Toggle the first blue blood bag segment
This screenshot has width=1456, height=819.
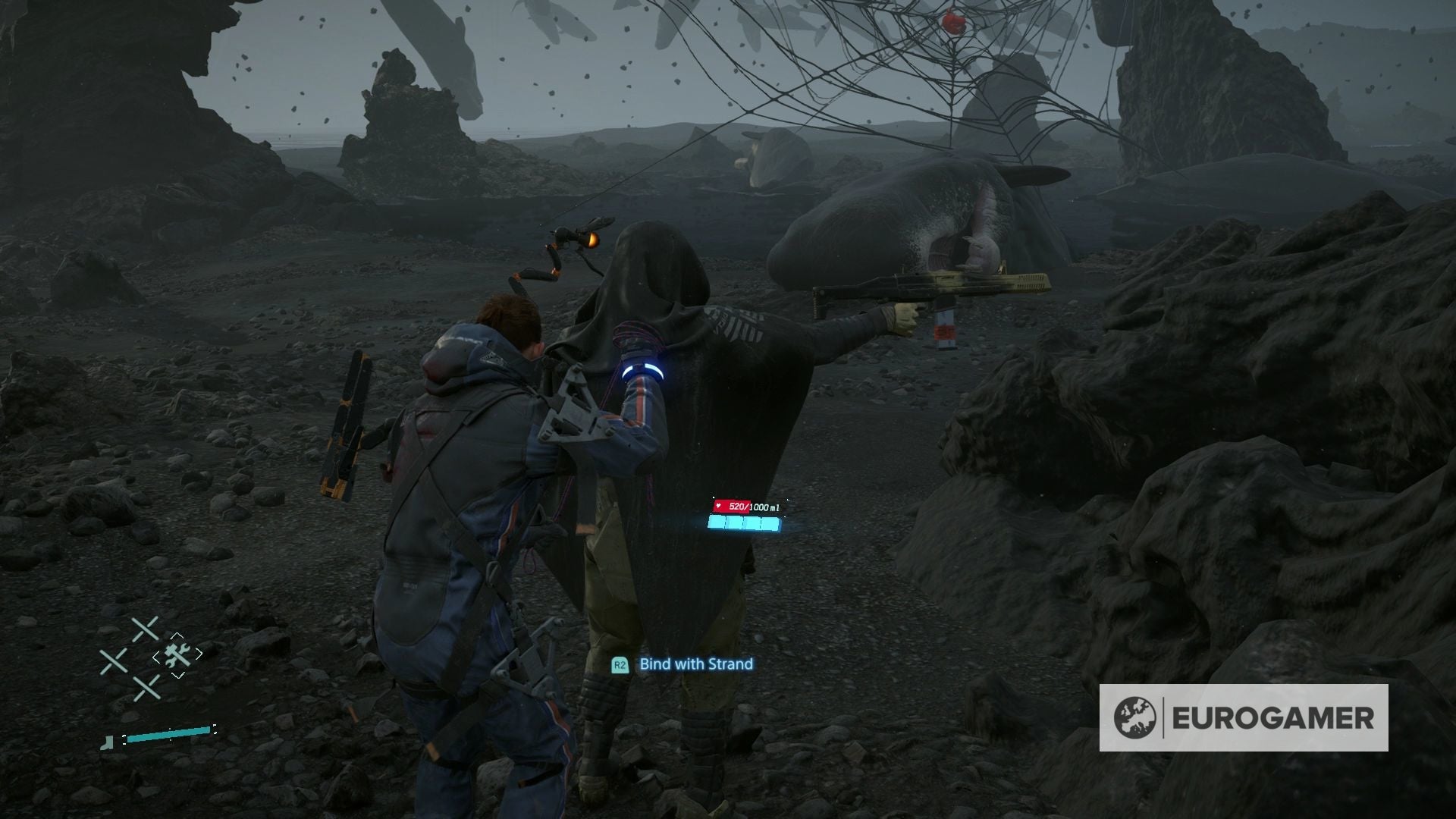pyautogui.click(x=716, y=523)
